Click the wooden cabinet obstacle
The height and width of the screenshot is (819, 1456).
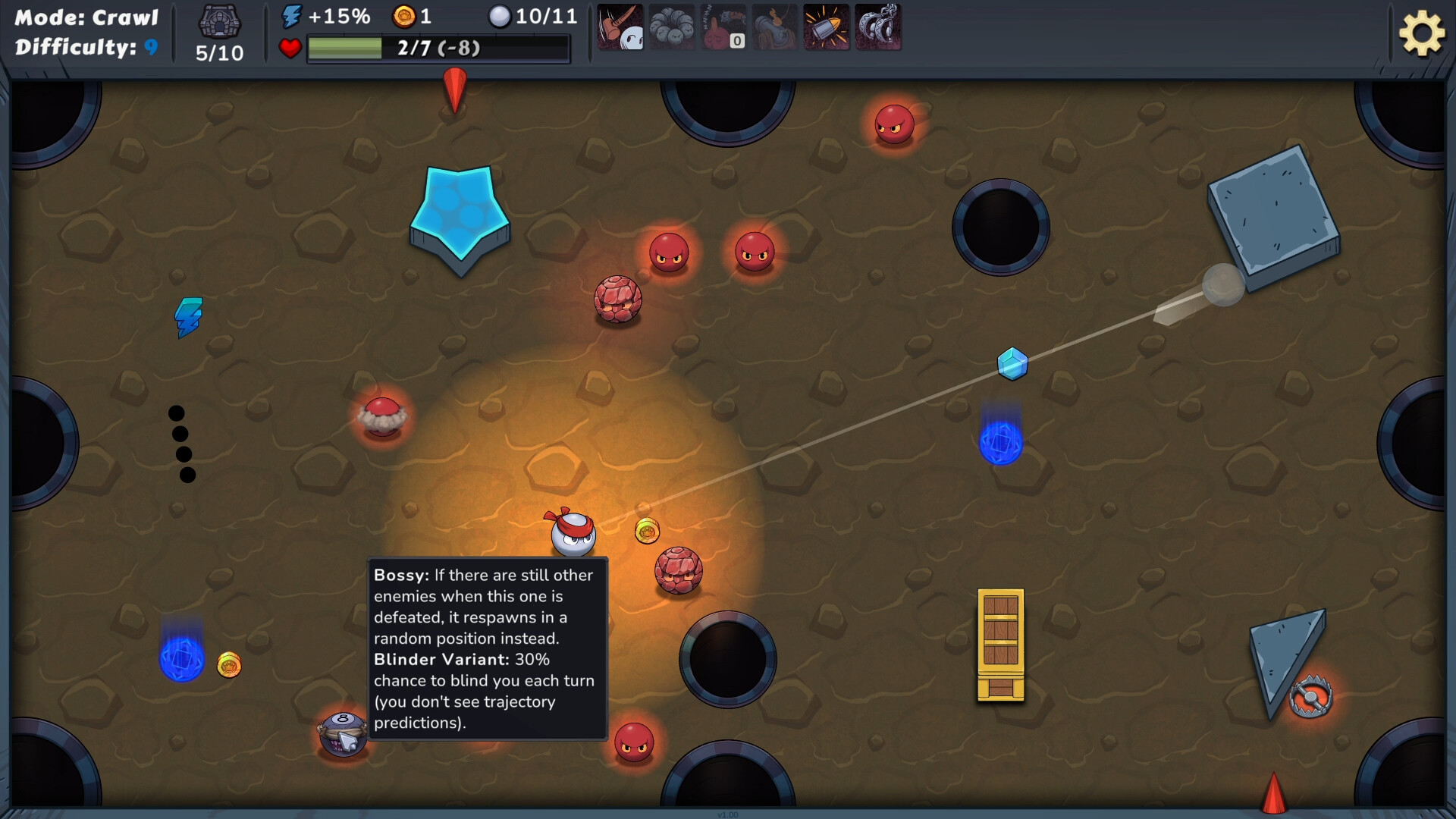(x=999, y=646)
